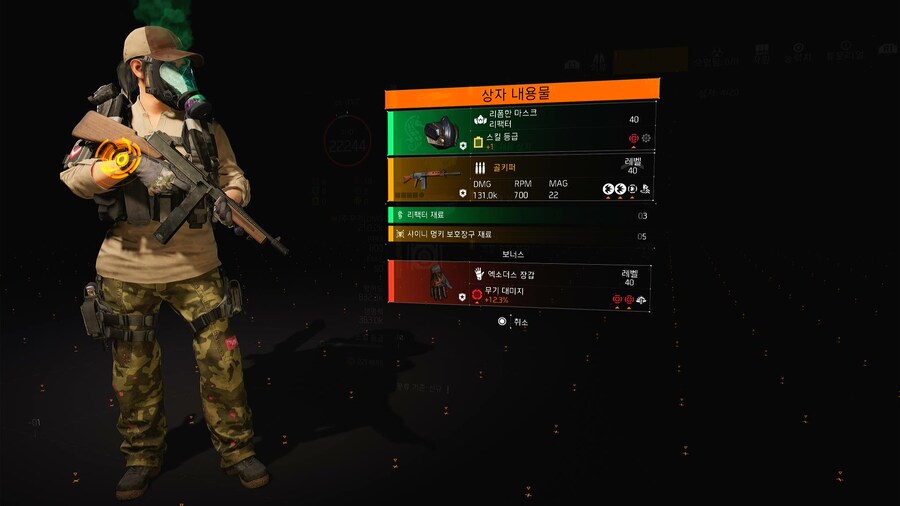Viewport: 900px width, 506px height.
Task: Select the mask item row with Skill Tier
Action: coord(521,131)
